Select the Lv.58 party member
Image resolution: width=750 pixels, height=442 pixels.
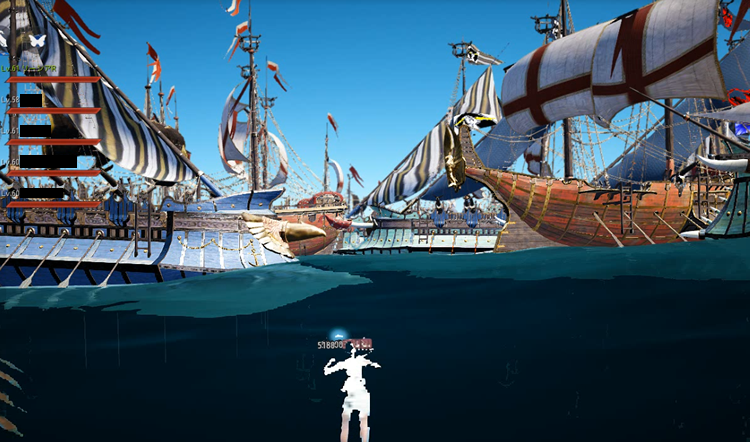(30, 101)
